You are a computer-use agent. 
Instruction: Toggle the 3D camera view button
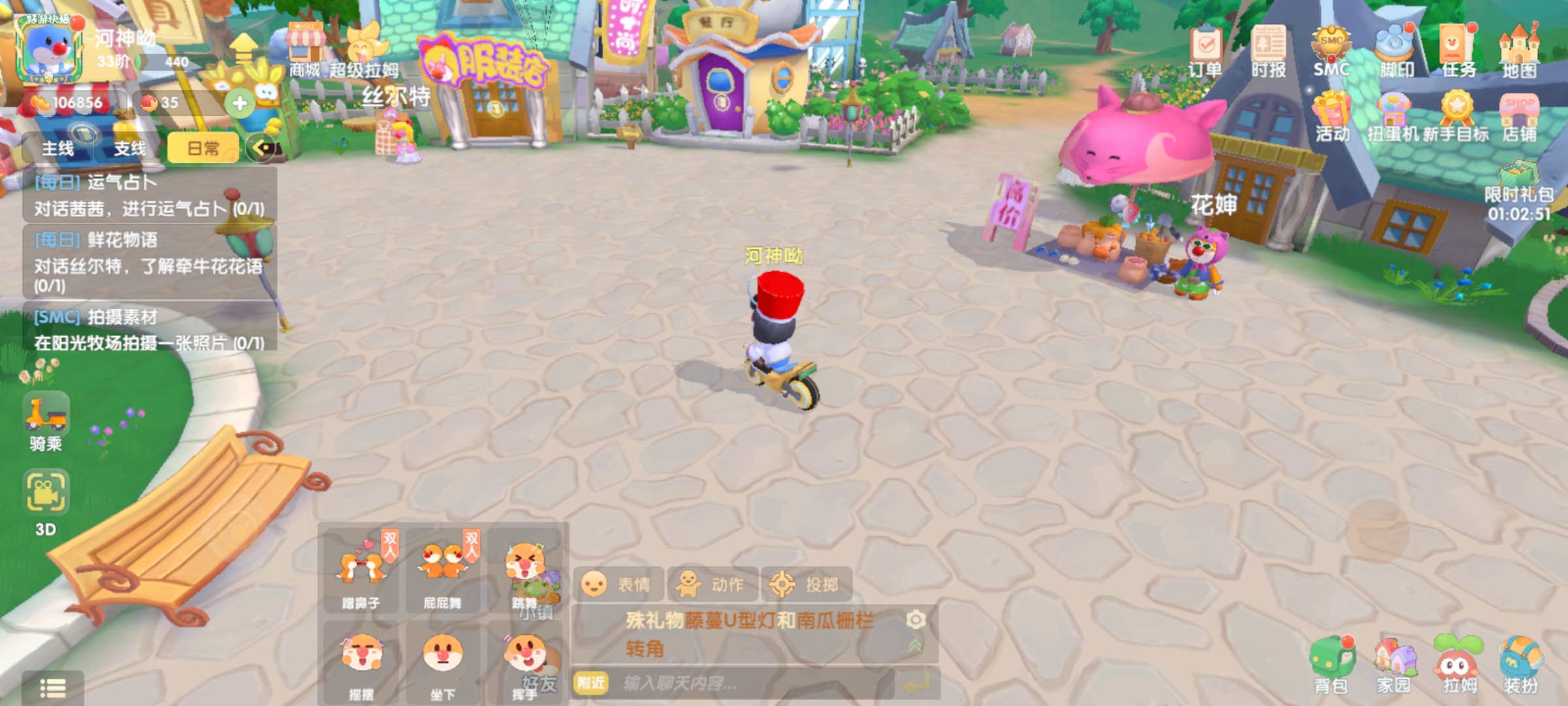[46, 501]
